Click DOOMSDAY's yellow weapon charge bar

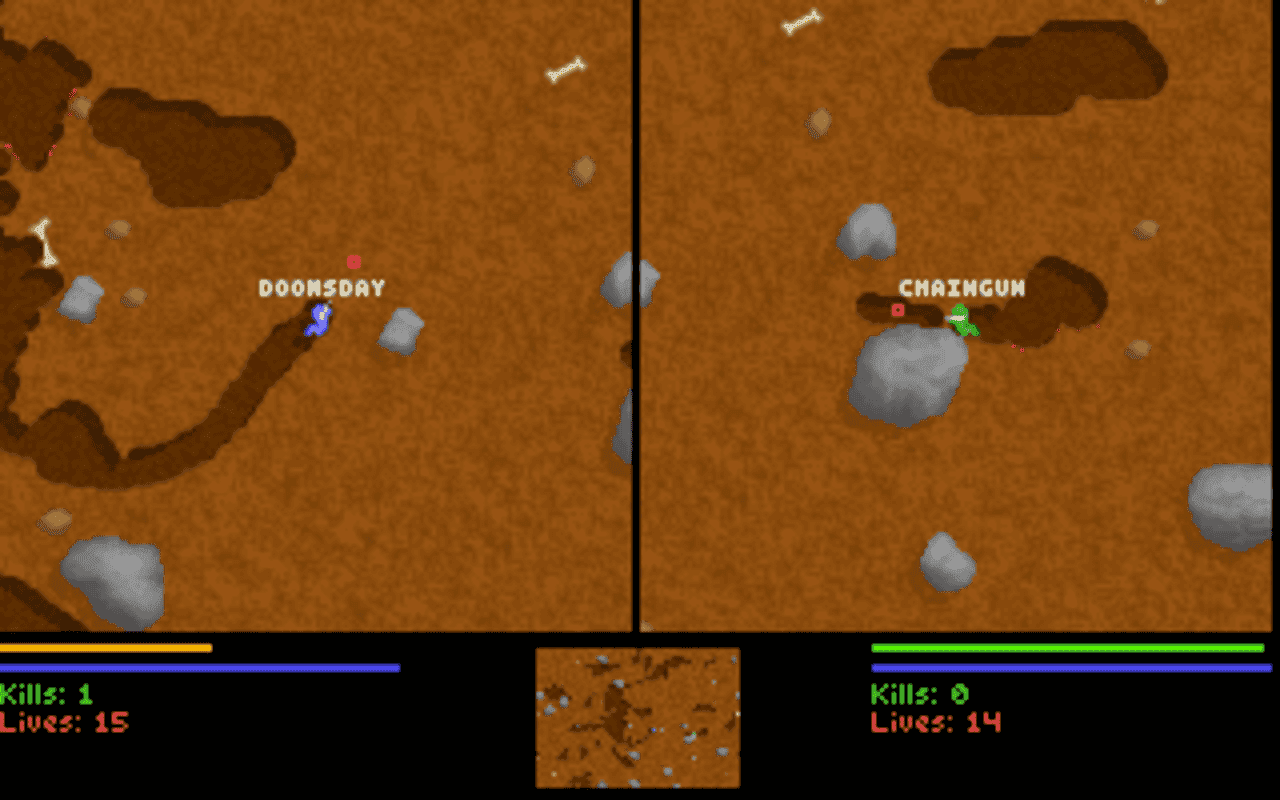(105, 649)
